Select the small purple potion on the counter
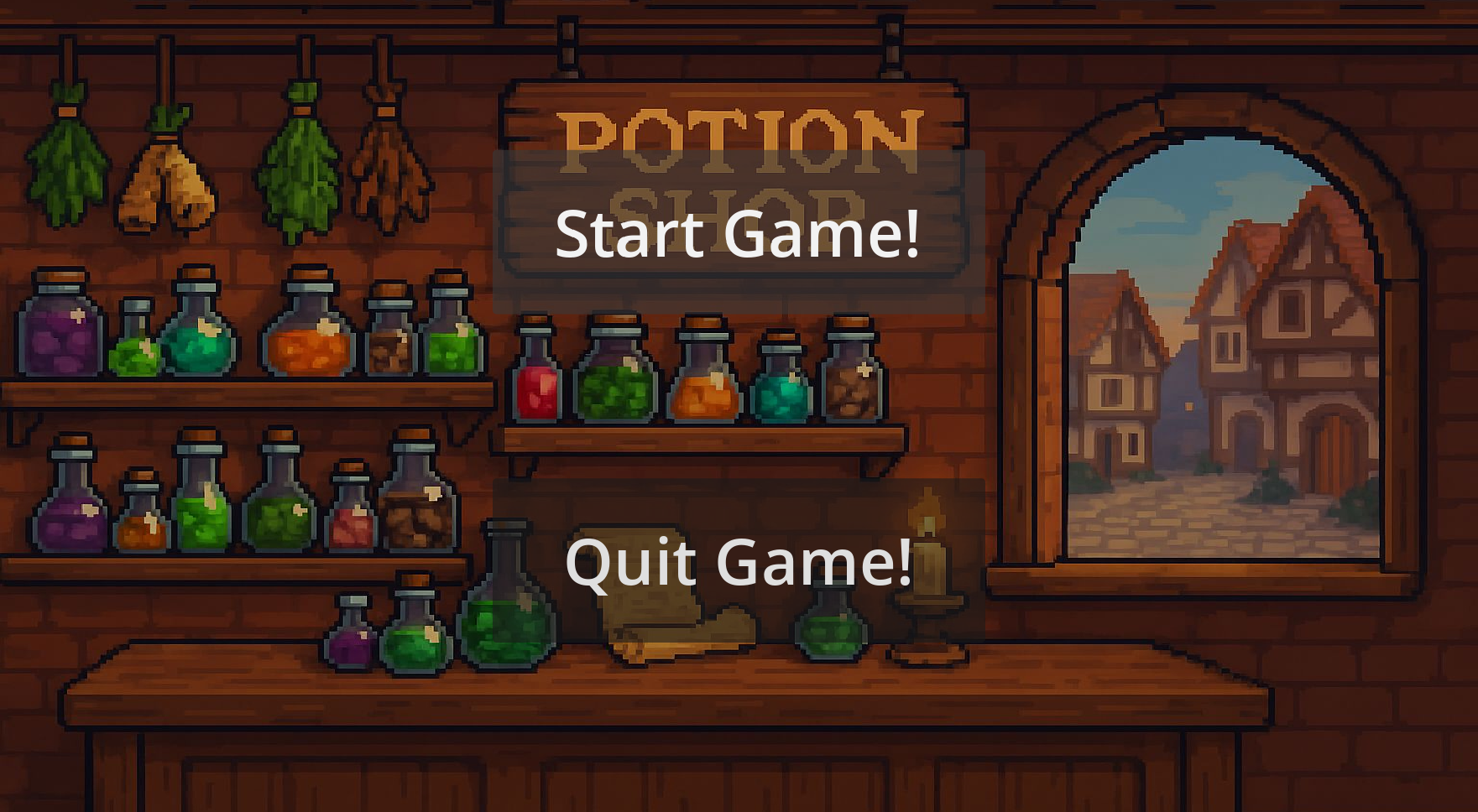The image size is (1478, 812). point(350,646)
